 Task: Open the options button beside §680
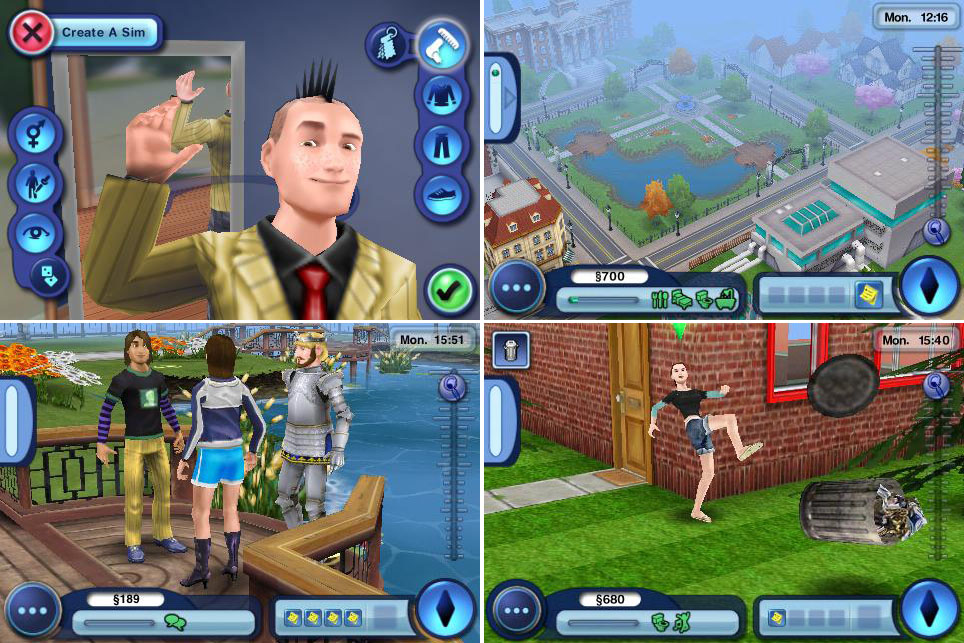click(x=514, y=612)
